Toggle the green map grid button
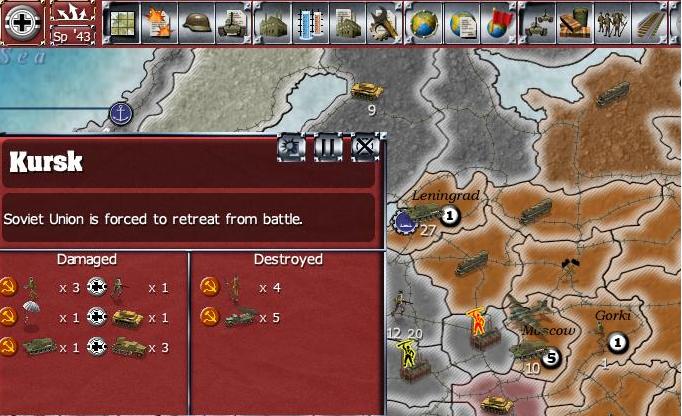Screen dimensions: 682x416 121,20
